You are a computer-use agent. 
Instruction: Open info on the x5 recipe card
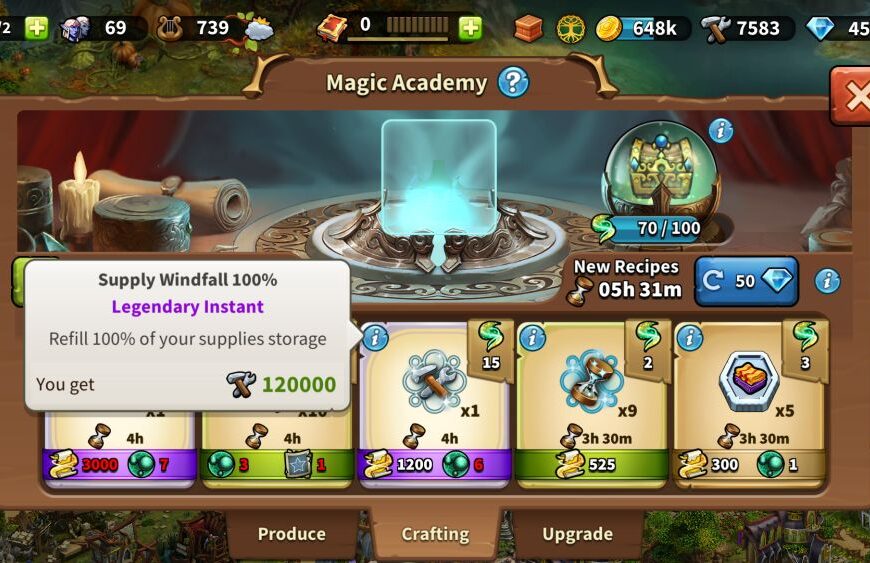pos(689,338)
